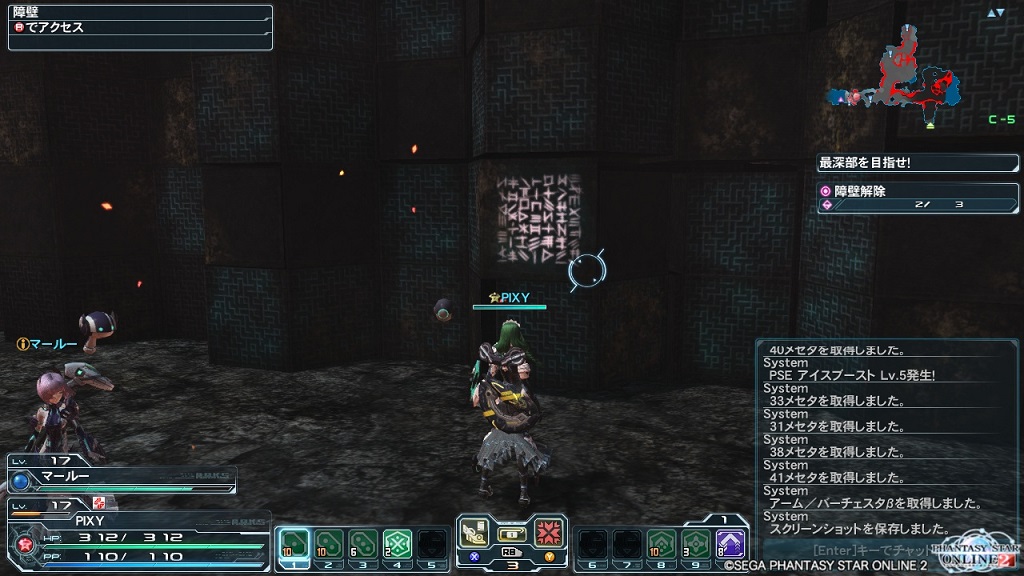Select party member マールー status panel
Screen dimensions: 1024x576
pyautogui.click(x=120, y=479)
